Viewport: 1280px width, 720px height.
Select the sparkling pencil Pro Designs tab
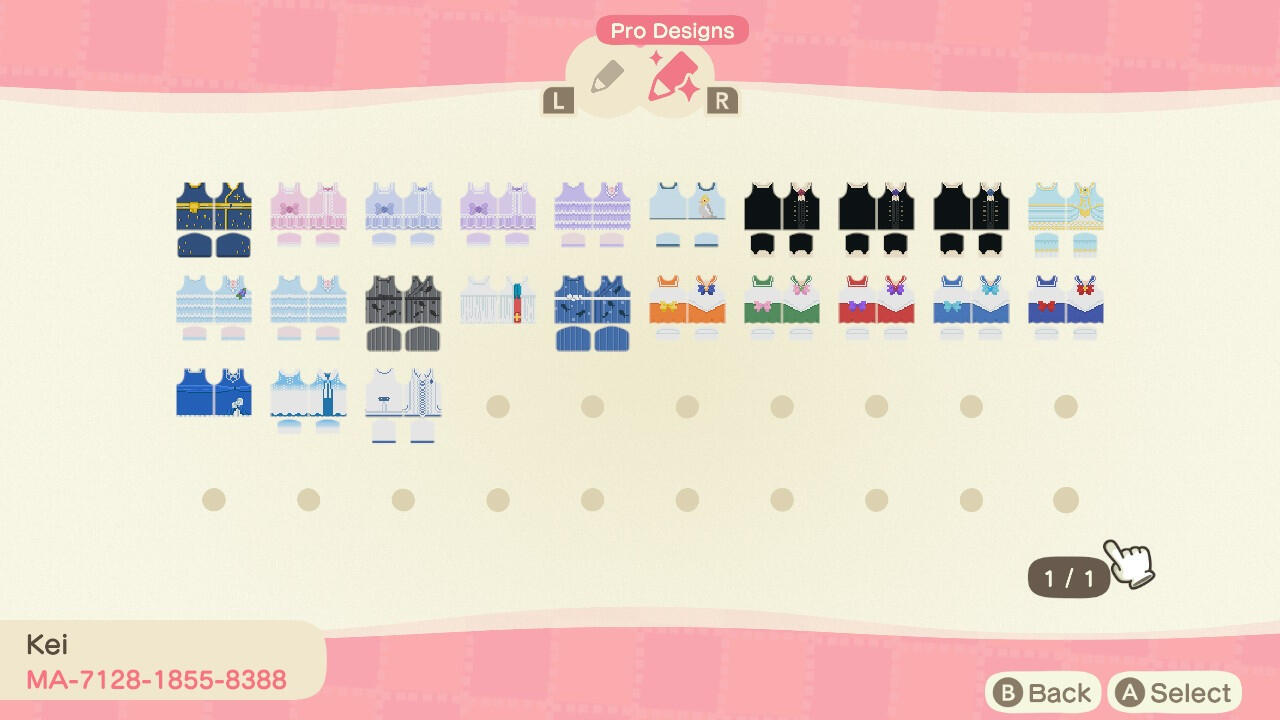click(x=673, y=75)
